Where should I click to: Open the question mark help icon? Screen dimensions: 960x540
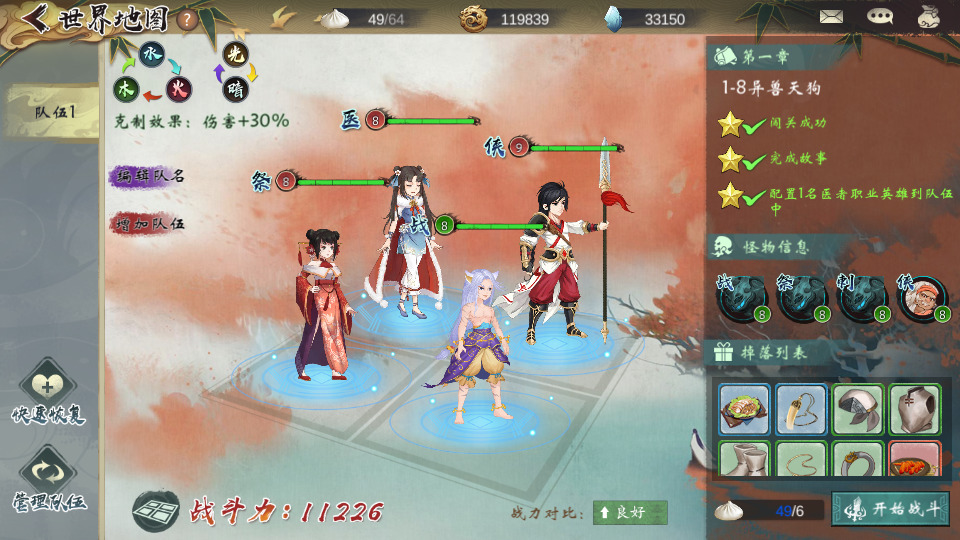coord(186,19)
